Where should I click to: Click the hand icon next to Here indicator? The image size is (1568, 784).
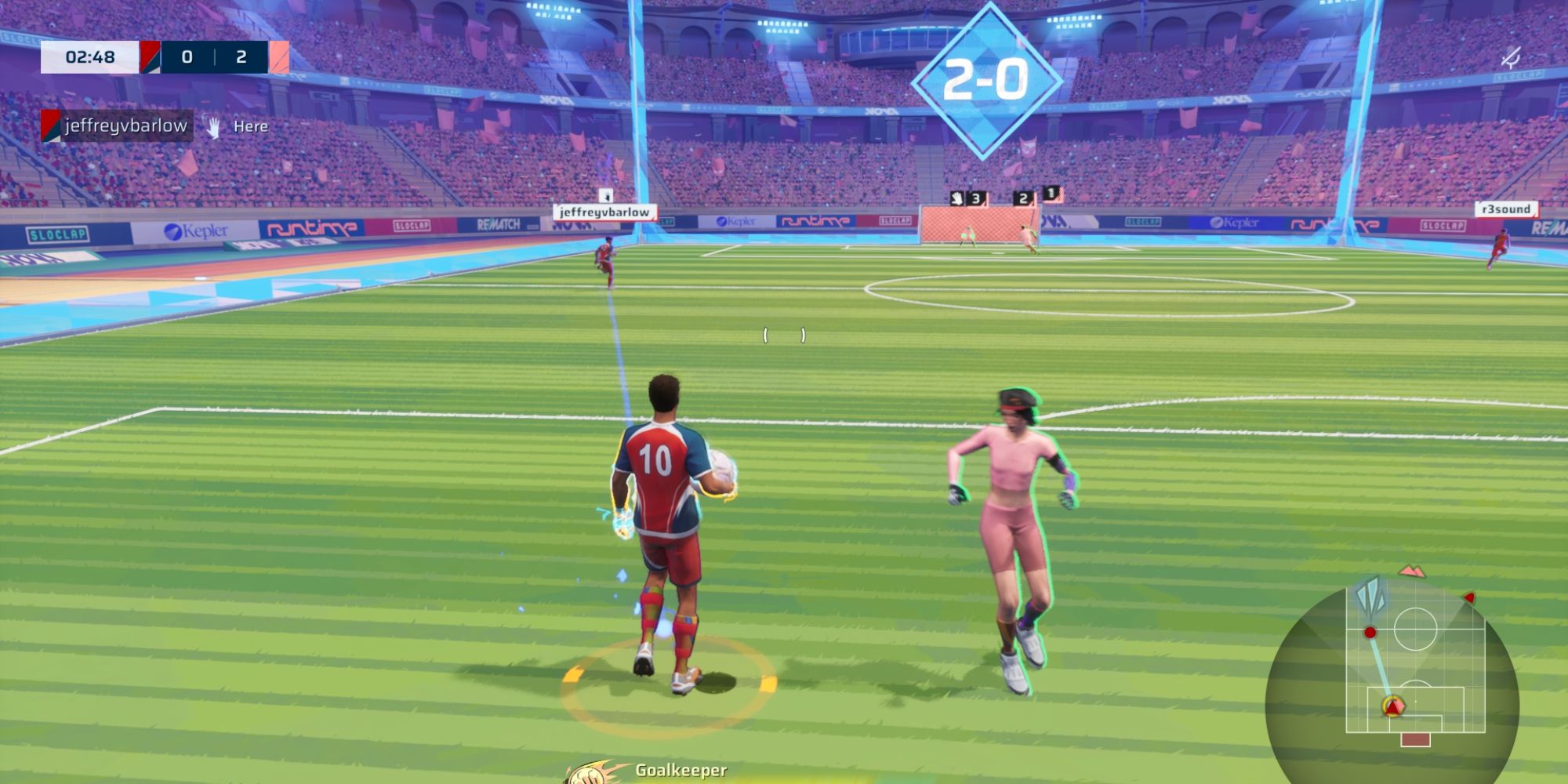coord(213,125)
